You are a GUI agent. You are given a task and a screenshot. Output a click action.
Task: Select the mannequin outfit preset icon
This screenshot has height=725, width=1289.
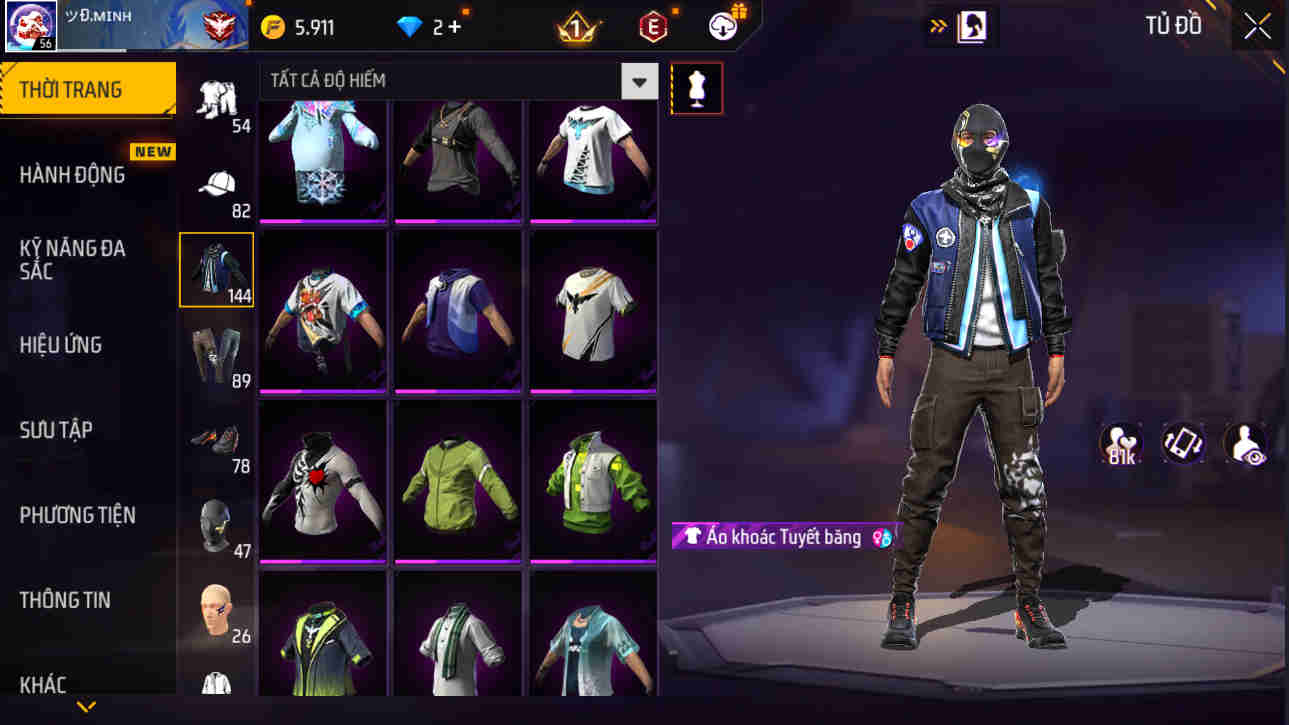(x=697, y=87)
